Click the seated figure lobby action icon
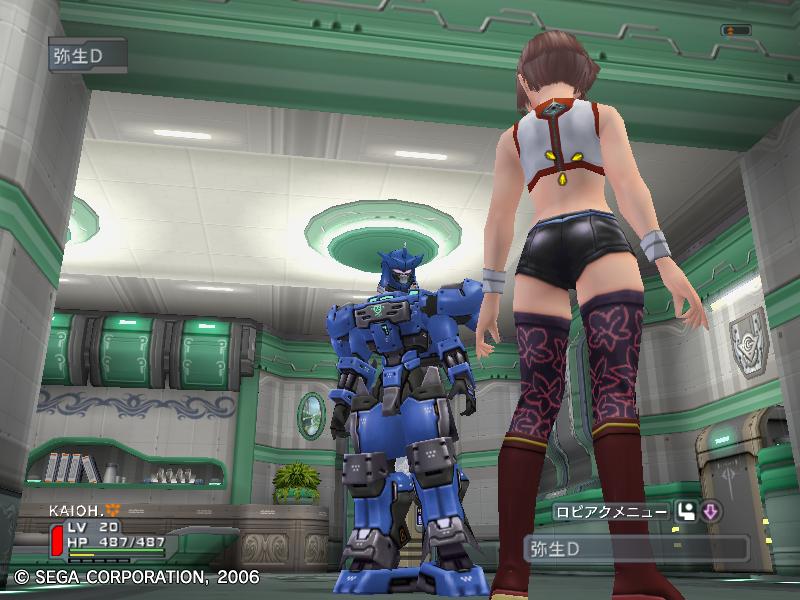This screenshot has width=800, height=600. point(687,512)
